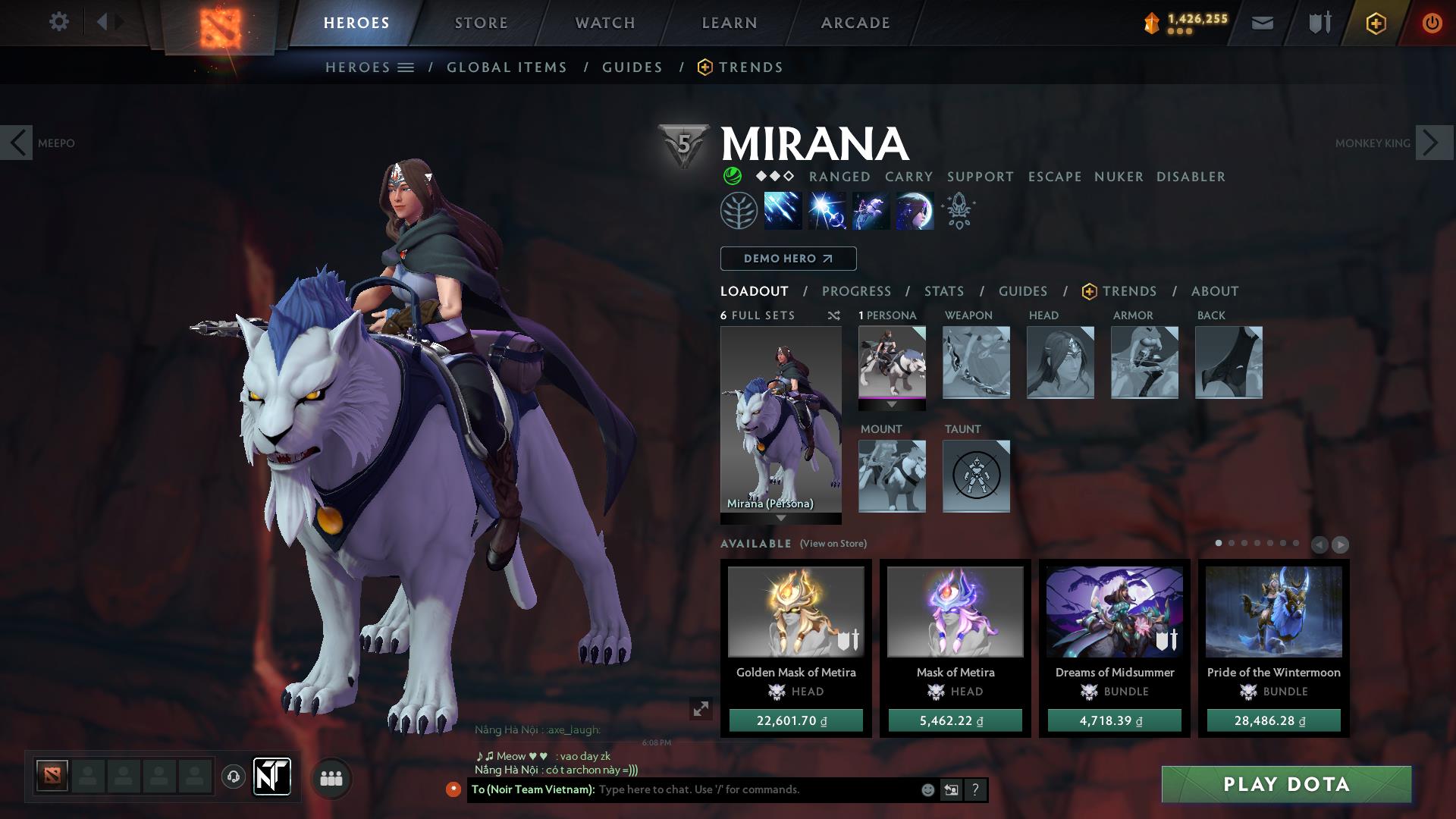Open the heroes hamburger menu

coord(407,67)
